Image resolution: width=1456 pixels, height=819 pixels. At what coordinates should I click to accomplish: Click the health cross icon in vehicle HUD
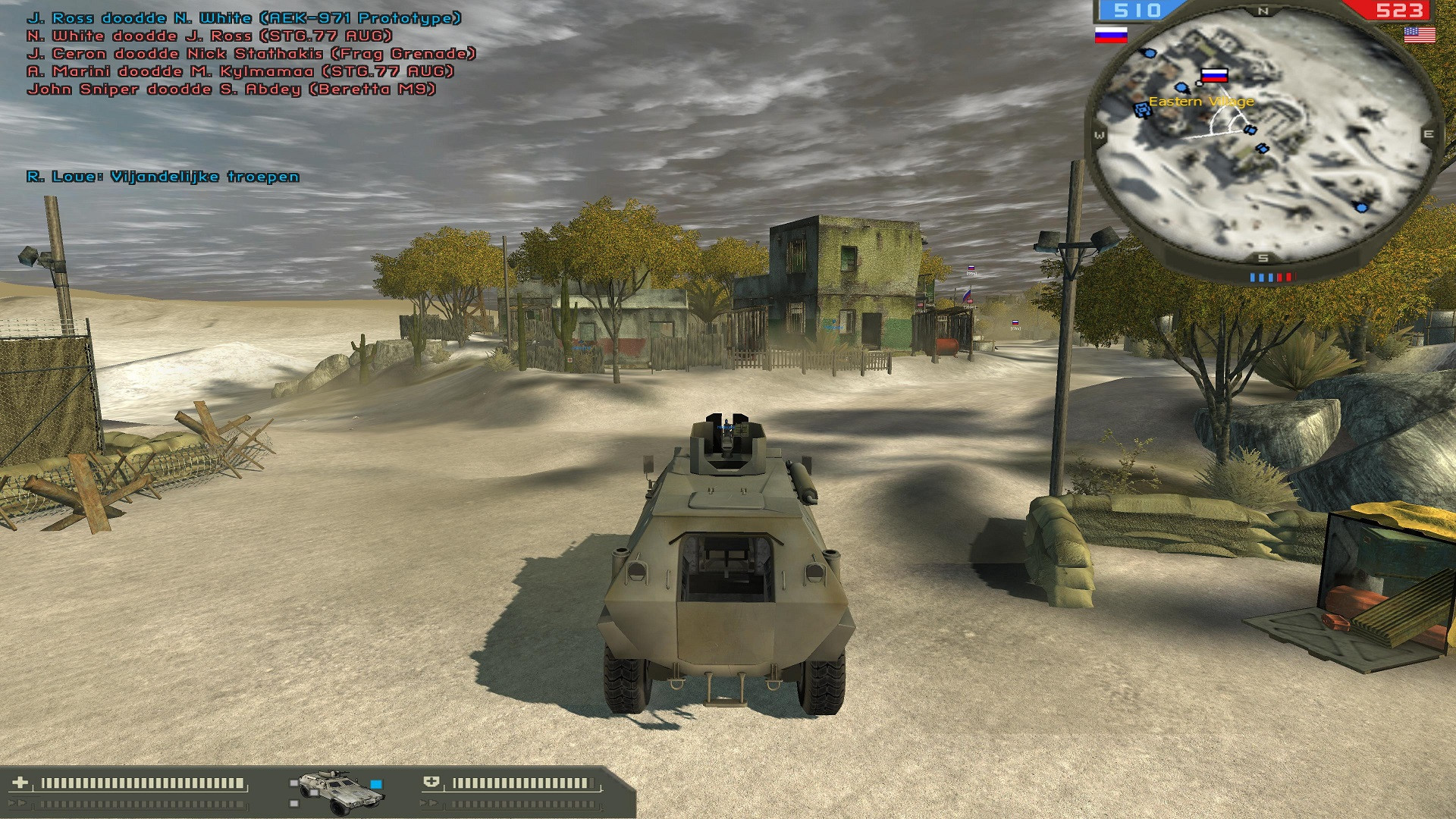[20, 780]
